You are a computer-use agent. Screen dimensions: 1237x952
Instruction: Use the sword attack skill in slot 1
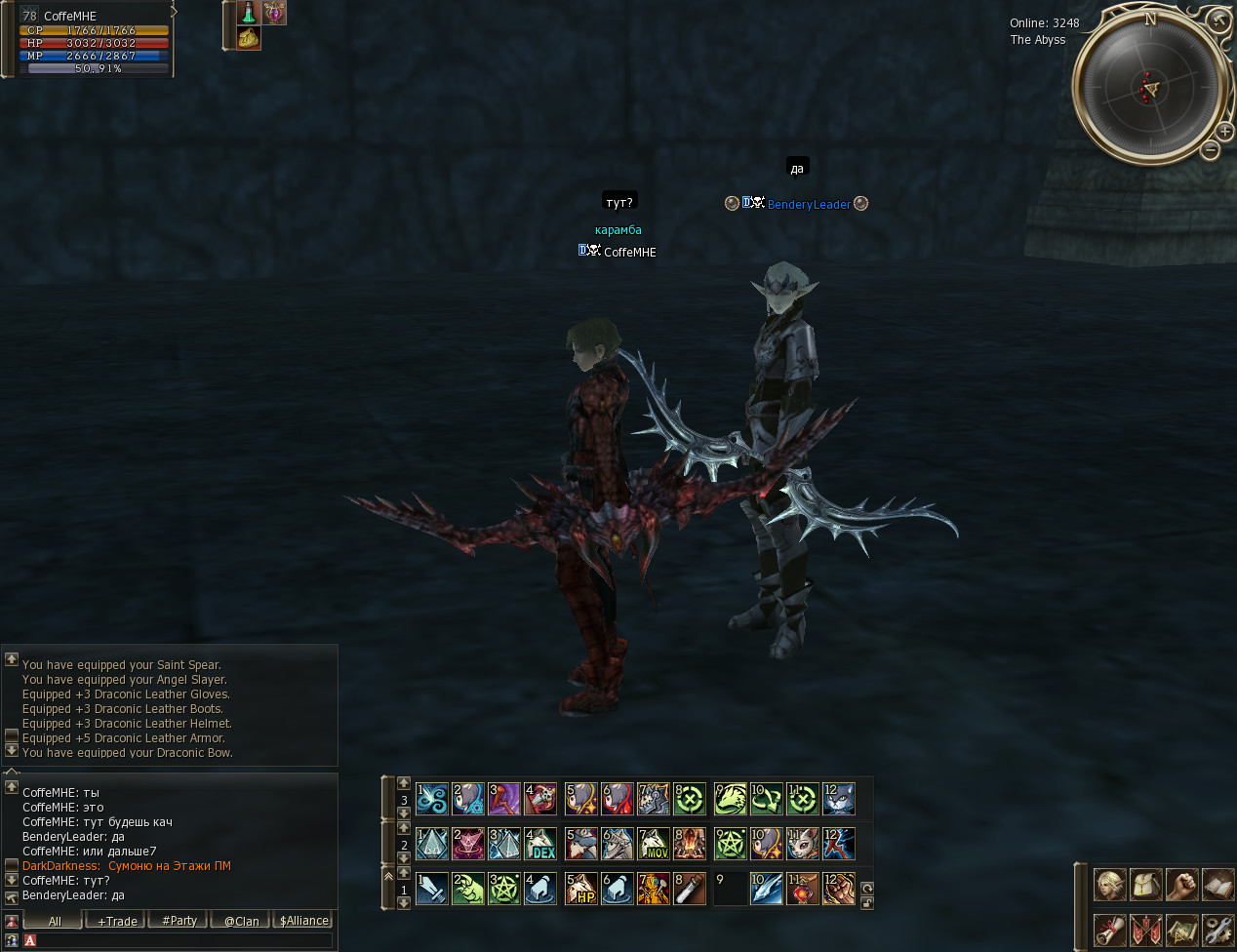432,889
